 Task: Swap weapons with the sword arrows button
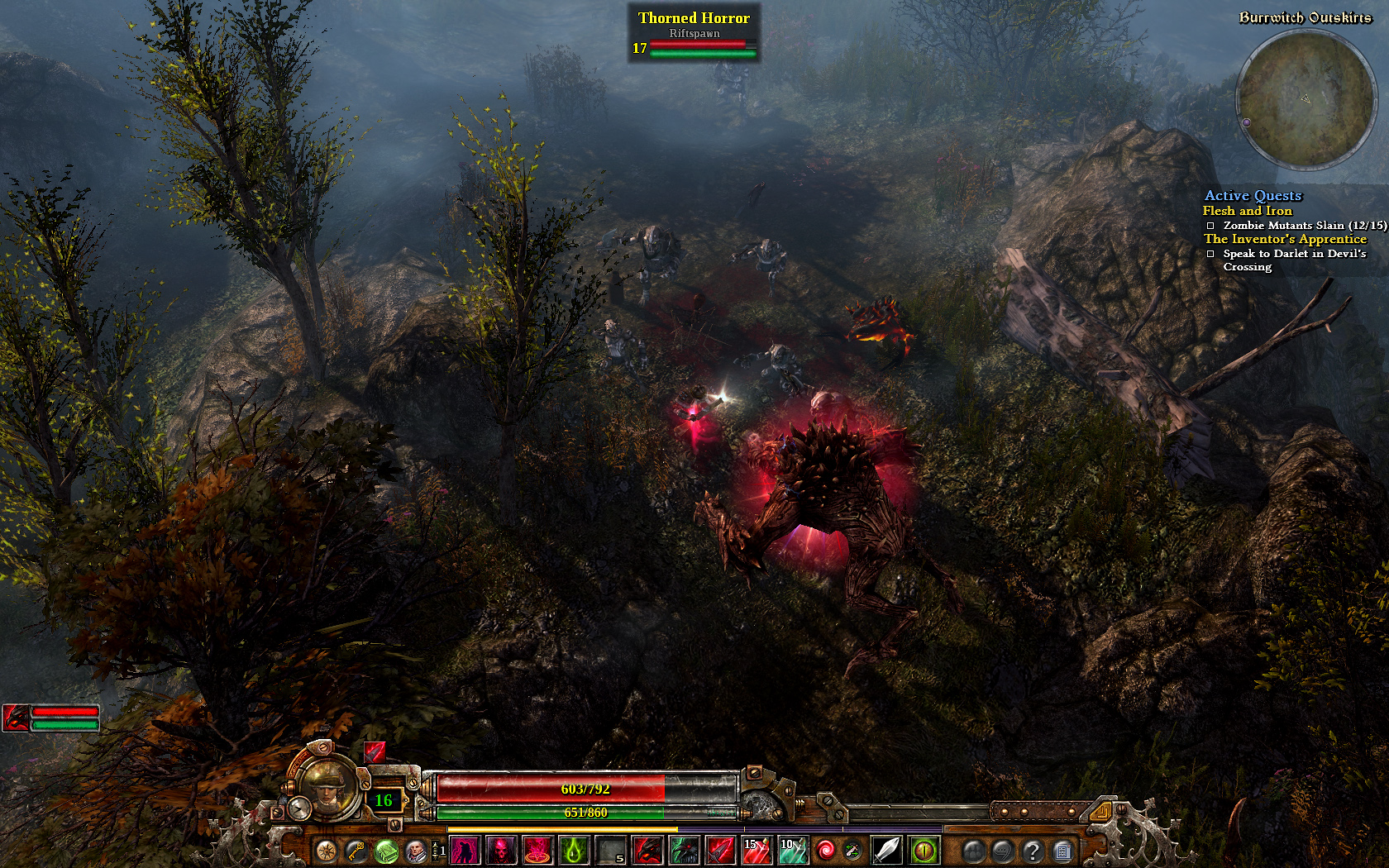coord(852,850)
